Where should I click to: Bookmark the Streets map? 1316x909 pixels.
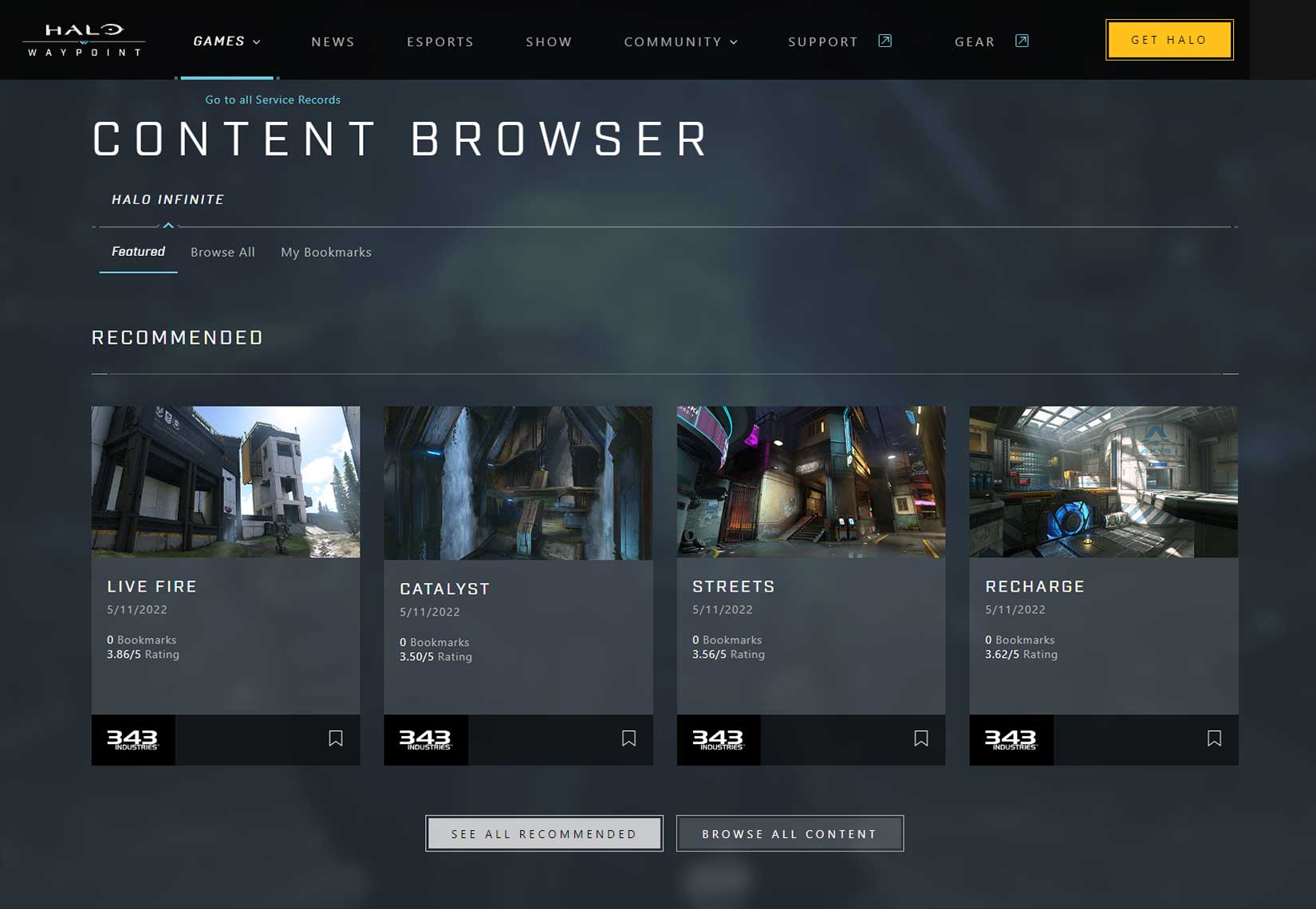click(x=921, y=739)
